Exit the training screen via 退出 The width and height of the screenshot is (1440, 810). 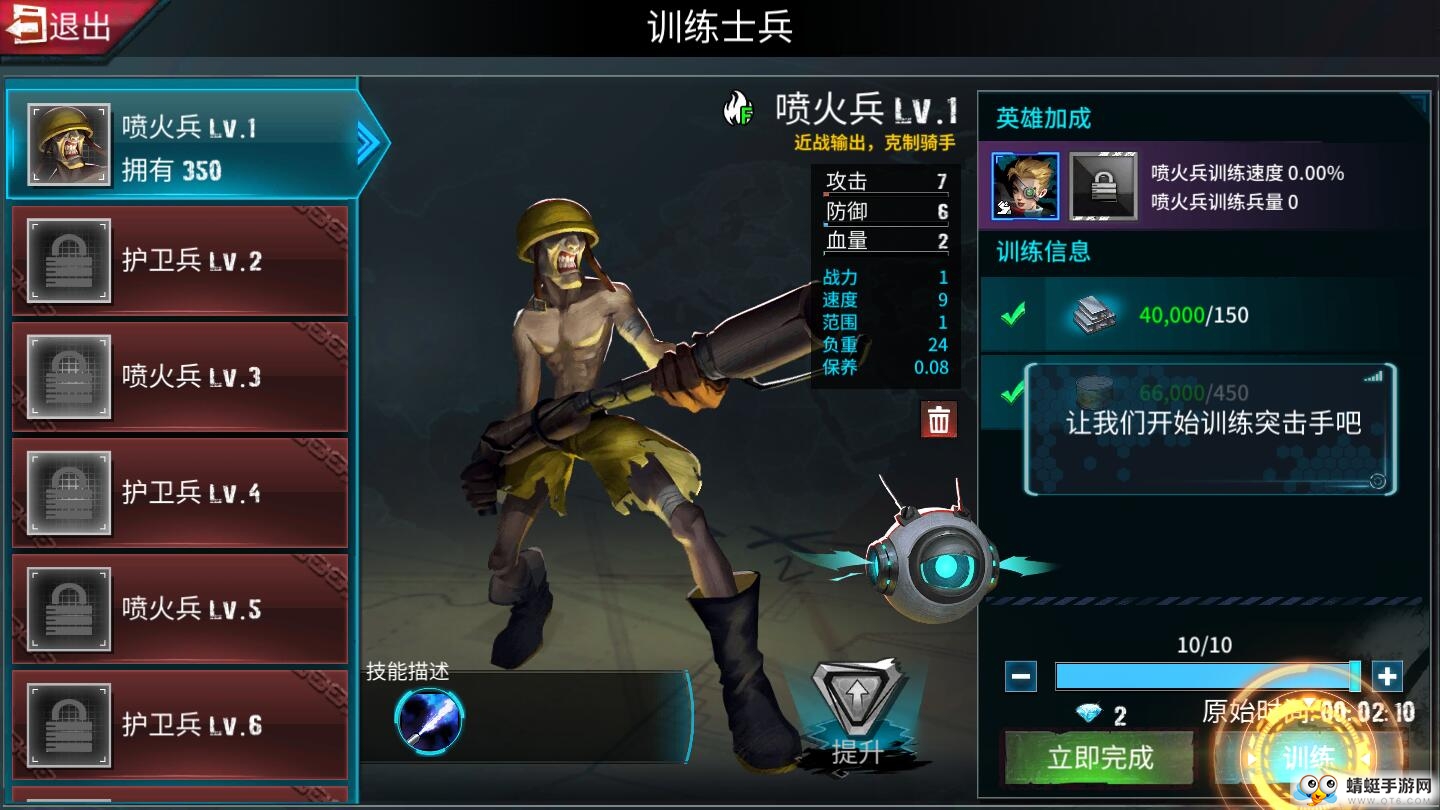click(62, 26)
